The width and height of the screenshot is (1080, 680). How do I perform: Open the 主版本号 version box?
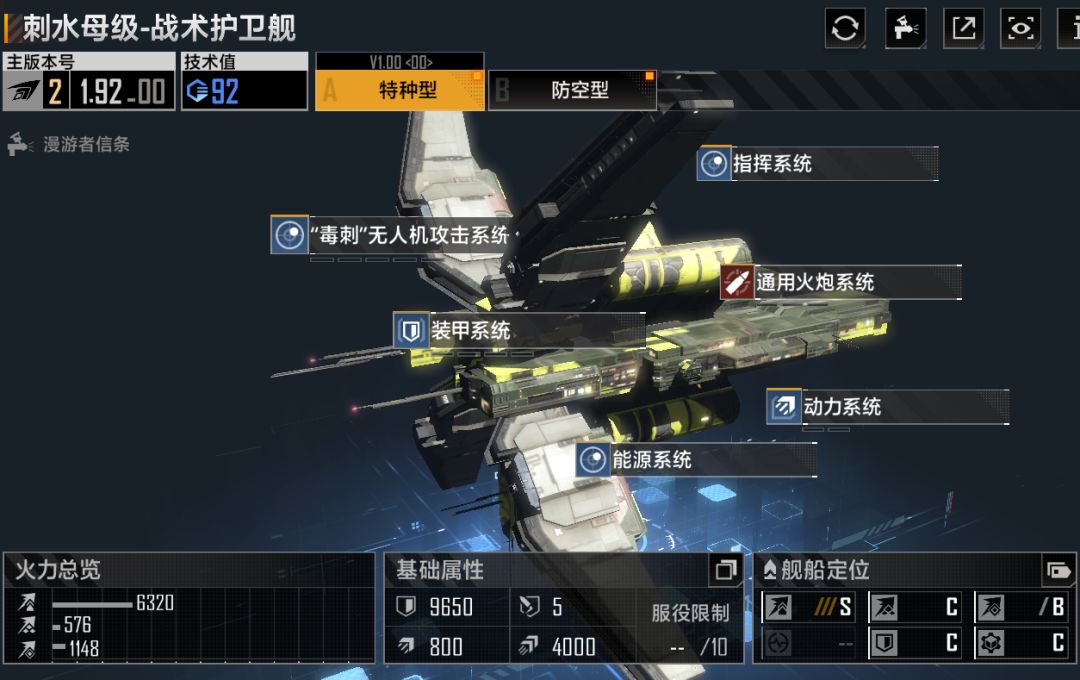tap(88, 82)
